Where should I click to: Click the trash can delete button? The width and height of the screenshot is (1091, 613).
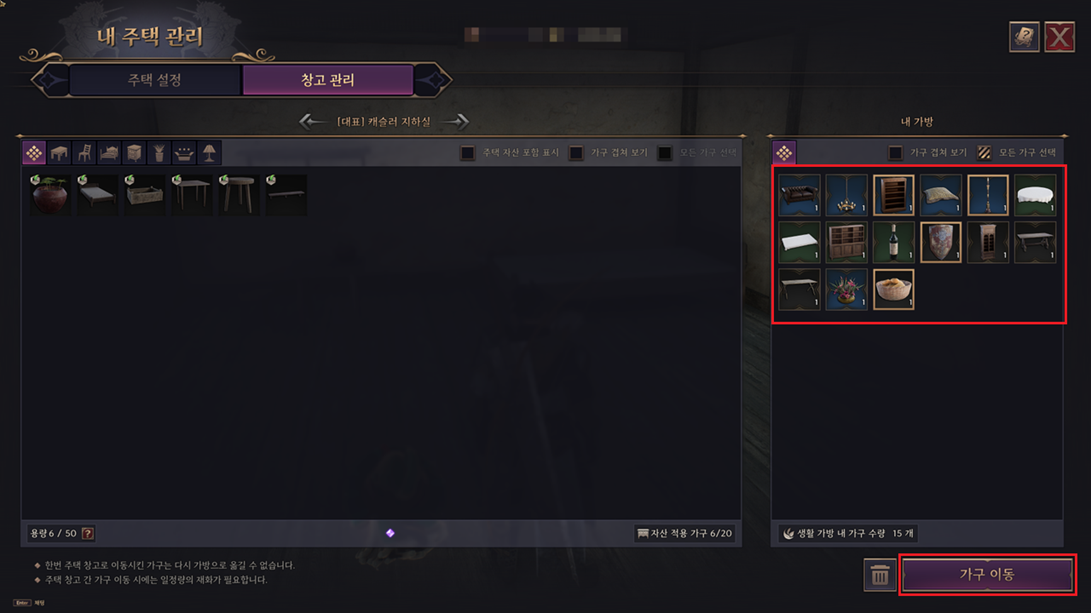point(880,575)
